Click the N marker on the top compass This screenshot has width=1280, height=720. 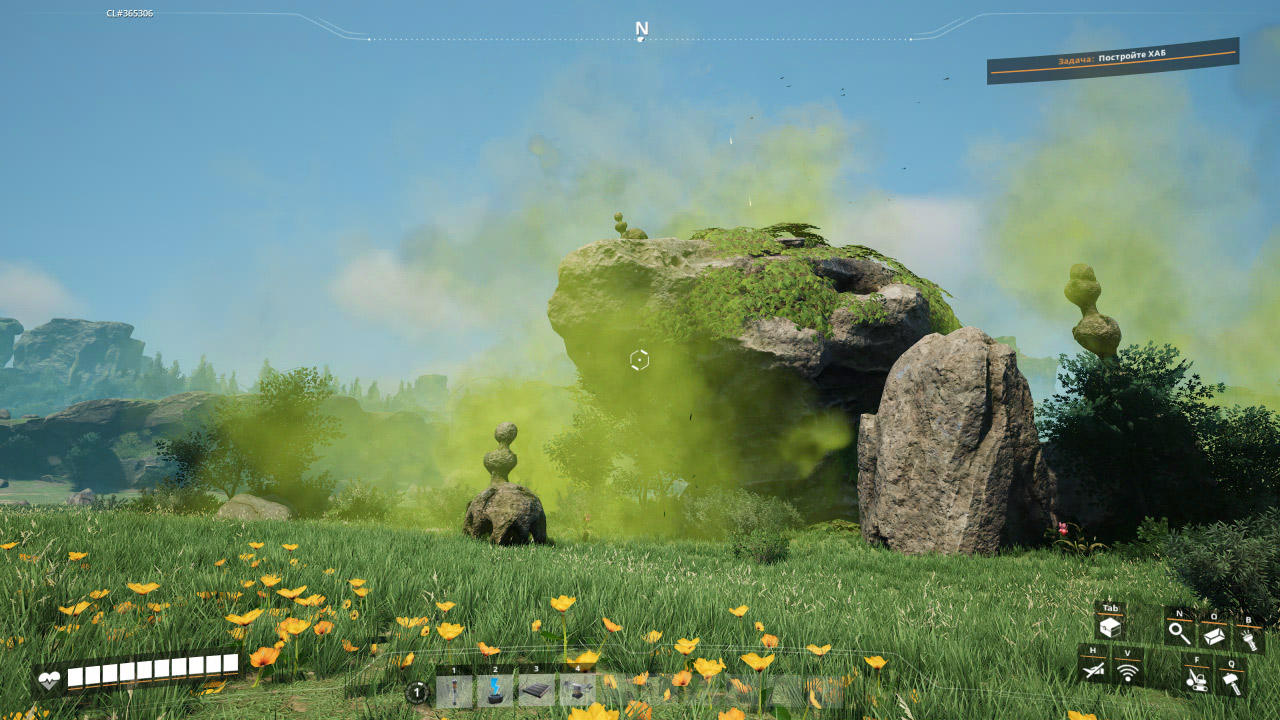(640, 30)
